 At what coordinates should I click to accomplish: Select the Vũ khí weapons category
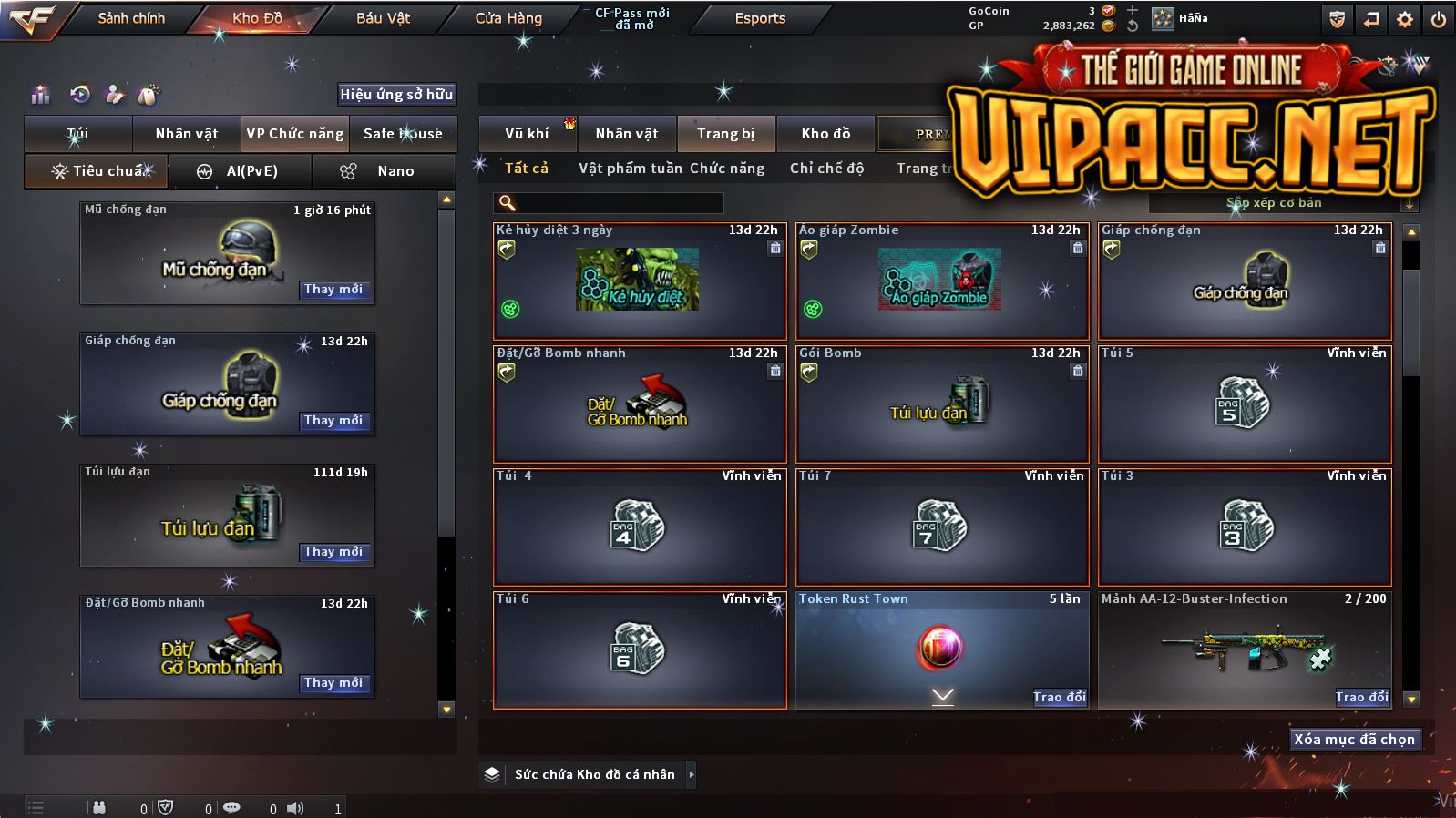click(x=527, y=134)
